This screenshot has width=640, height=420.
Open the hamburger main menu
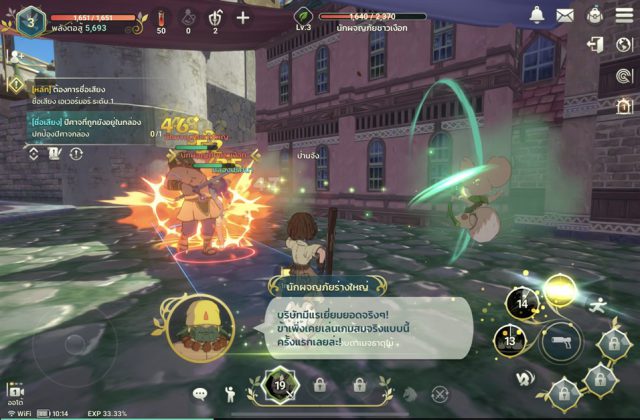[x=624, y=15]
